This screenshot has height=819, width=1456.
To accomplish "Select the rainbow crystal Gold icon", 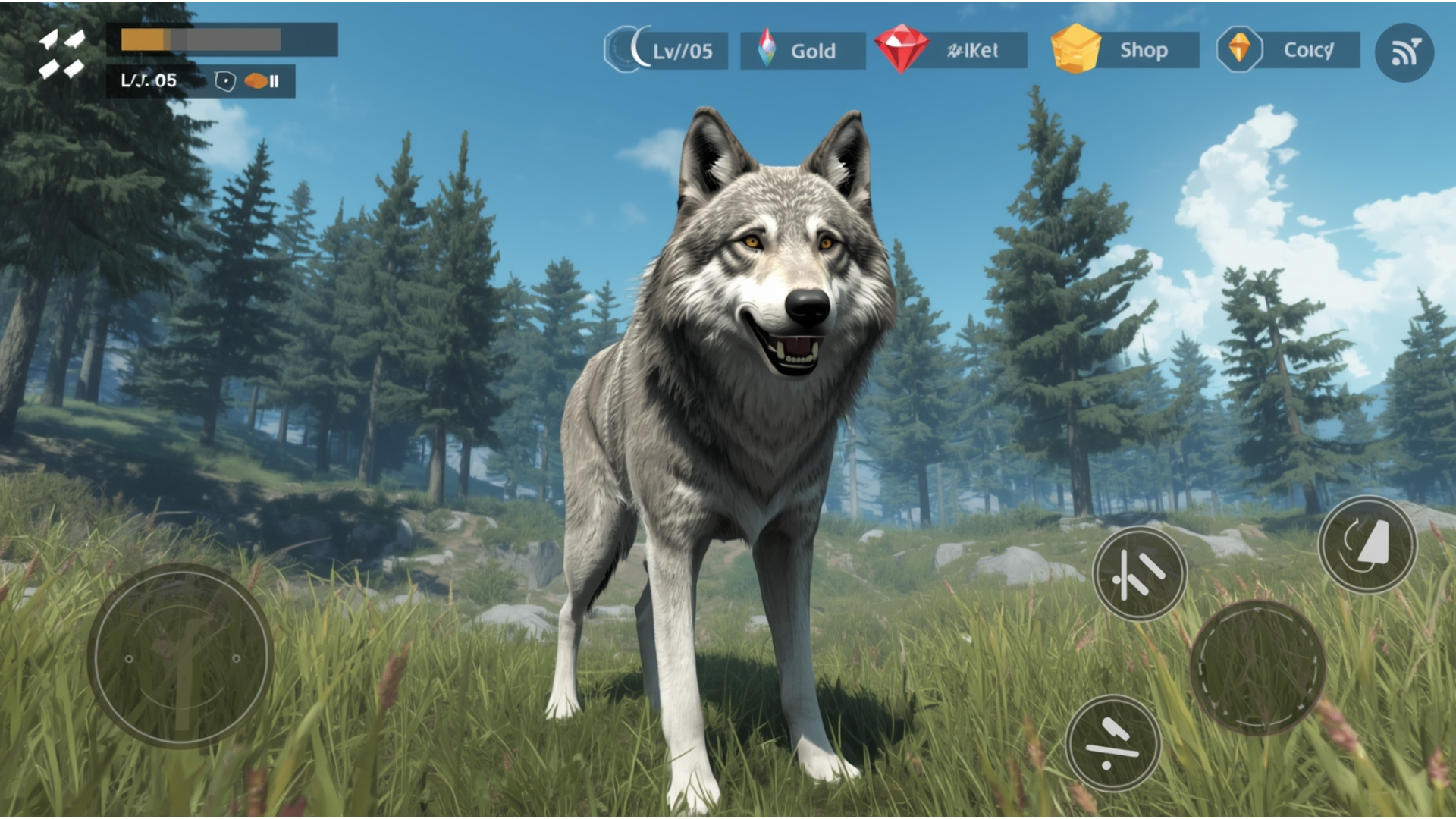I will point(766,48).
